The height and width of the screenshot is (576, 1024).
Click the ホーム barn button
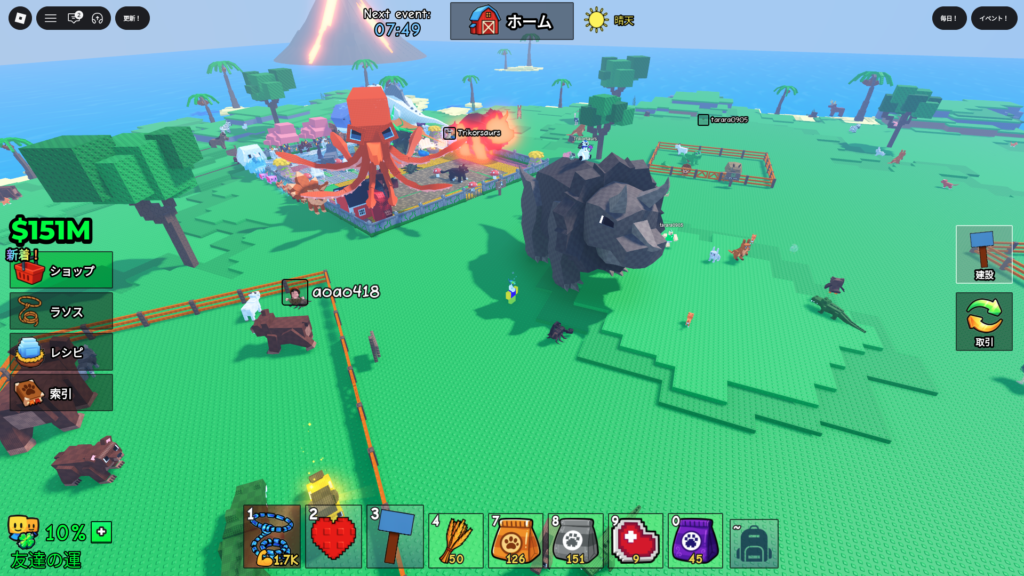(x=511, y=20)
